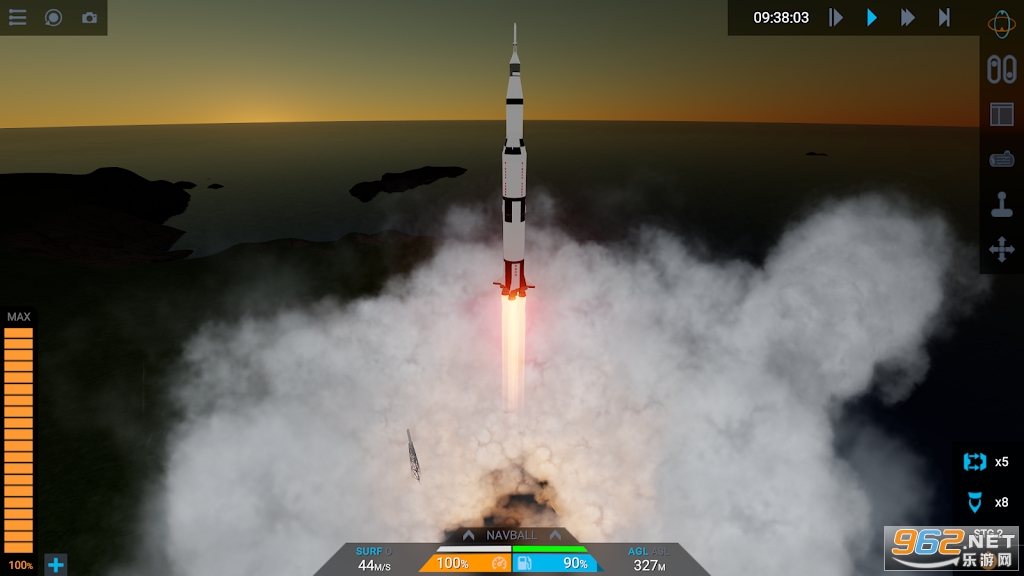Set the throttle to MAX

point(19,317)
